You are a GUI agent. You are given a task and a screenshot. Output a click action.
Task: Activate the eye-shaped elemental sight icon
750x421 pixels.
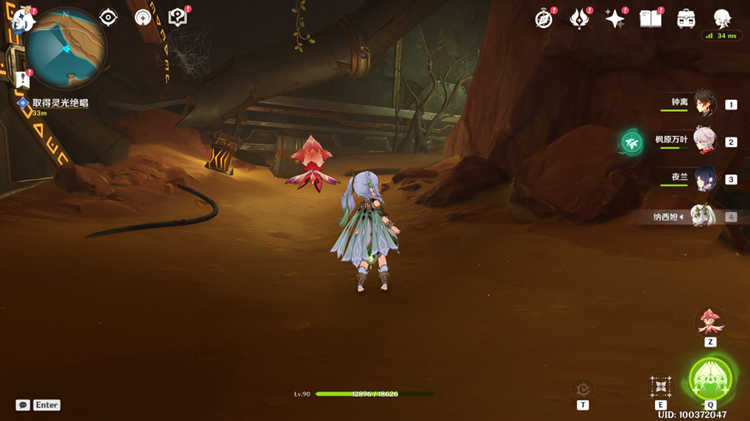pyautogui.click(x=108, y=18)
